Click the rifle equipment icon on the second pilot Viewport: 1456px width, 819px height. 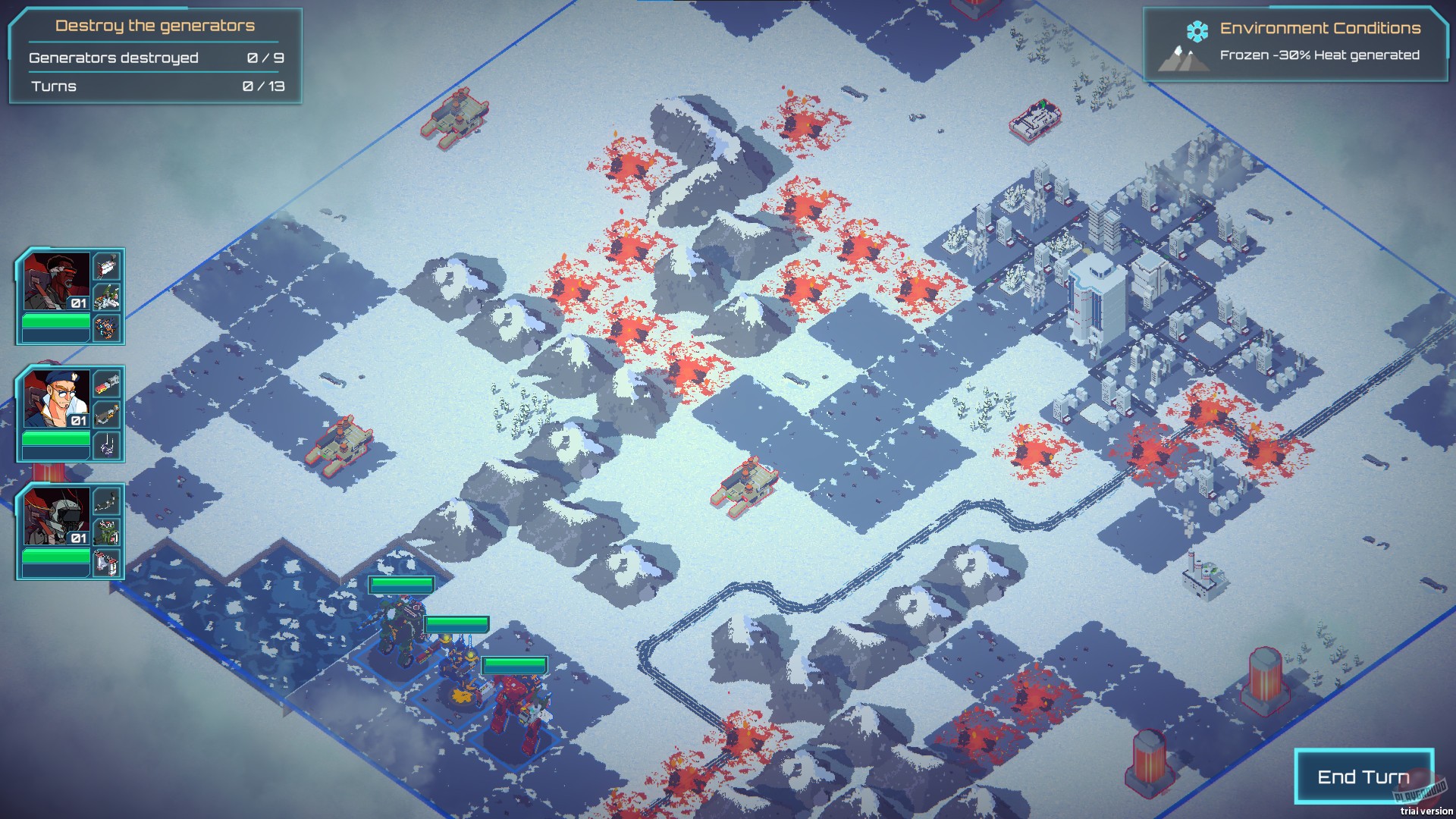106,413
